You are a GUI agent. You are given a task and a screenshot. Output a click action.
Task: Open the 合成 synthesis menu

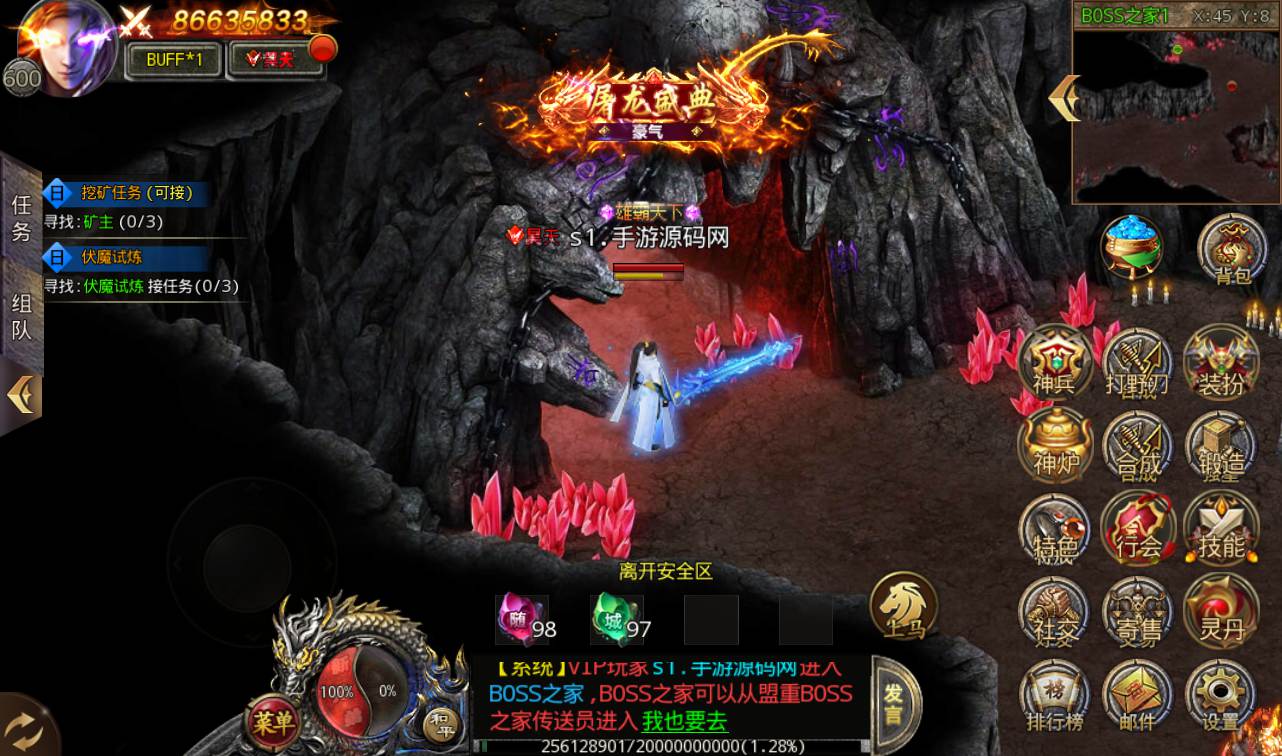coord(1137,446)
